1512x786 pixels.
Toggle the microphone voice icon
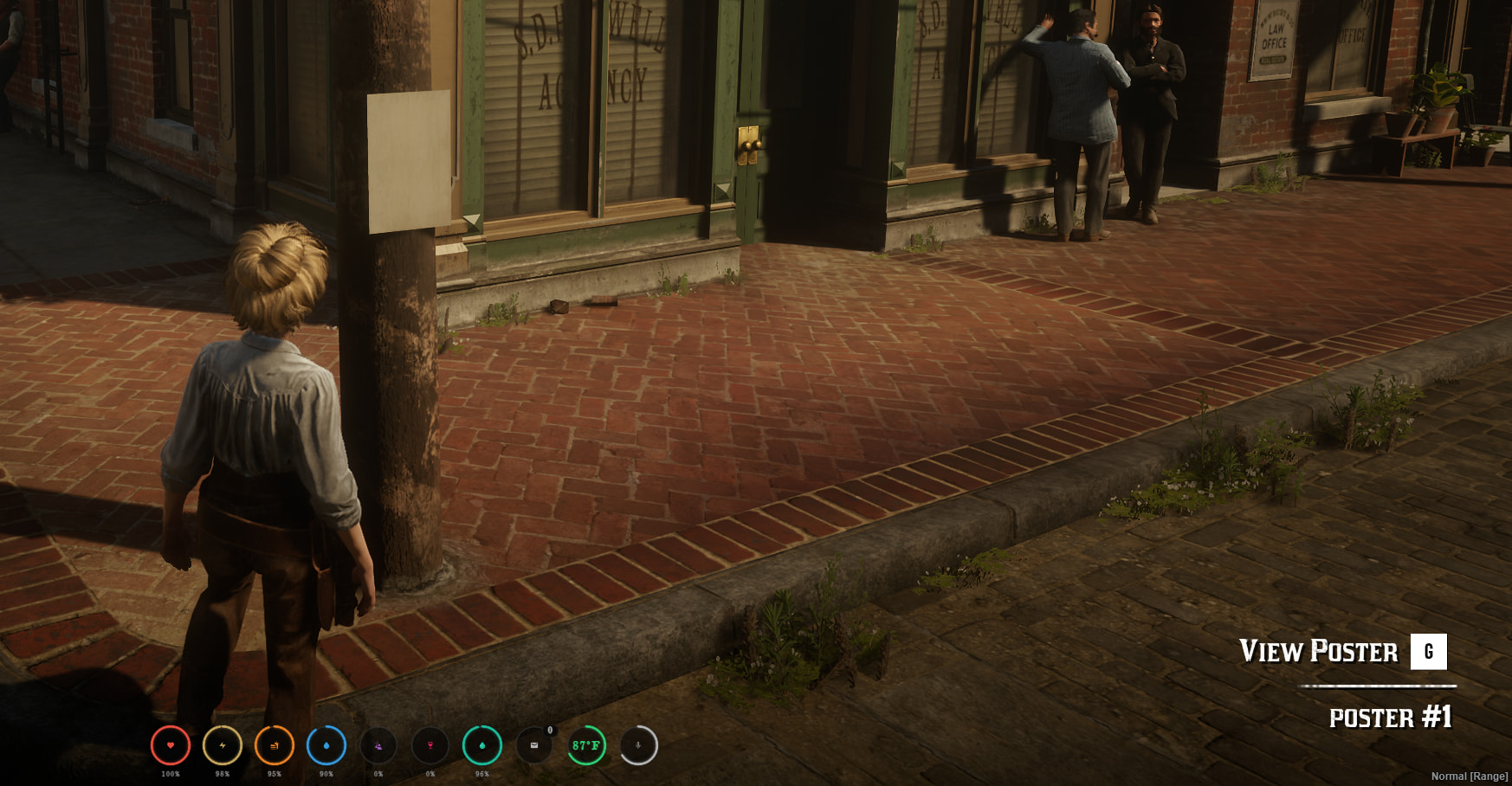click(x=638, y=745)
